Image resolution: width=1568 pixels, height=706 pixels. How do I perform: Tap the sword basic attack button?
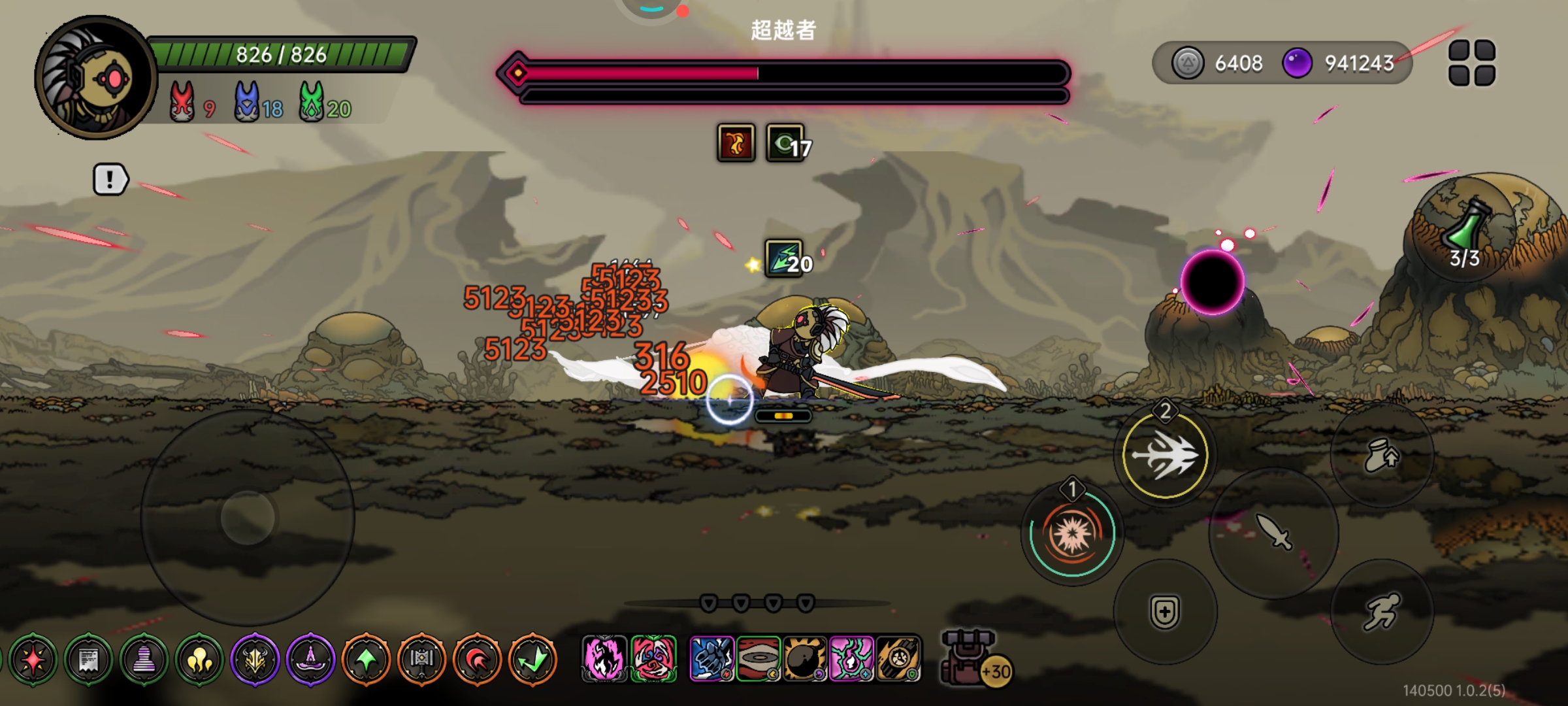click(1273, 532)
